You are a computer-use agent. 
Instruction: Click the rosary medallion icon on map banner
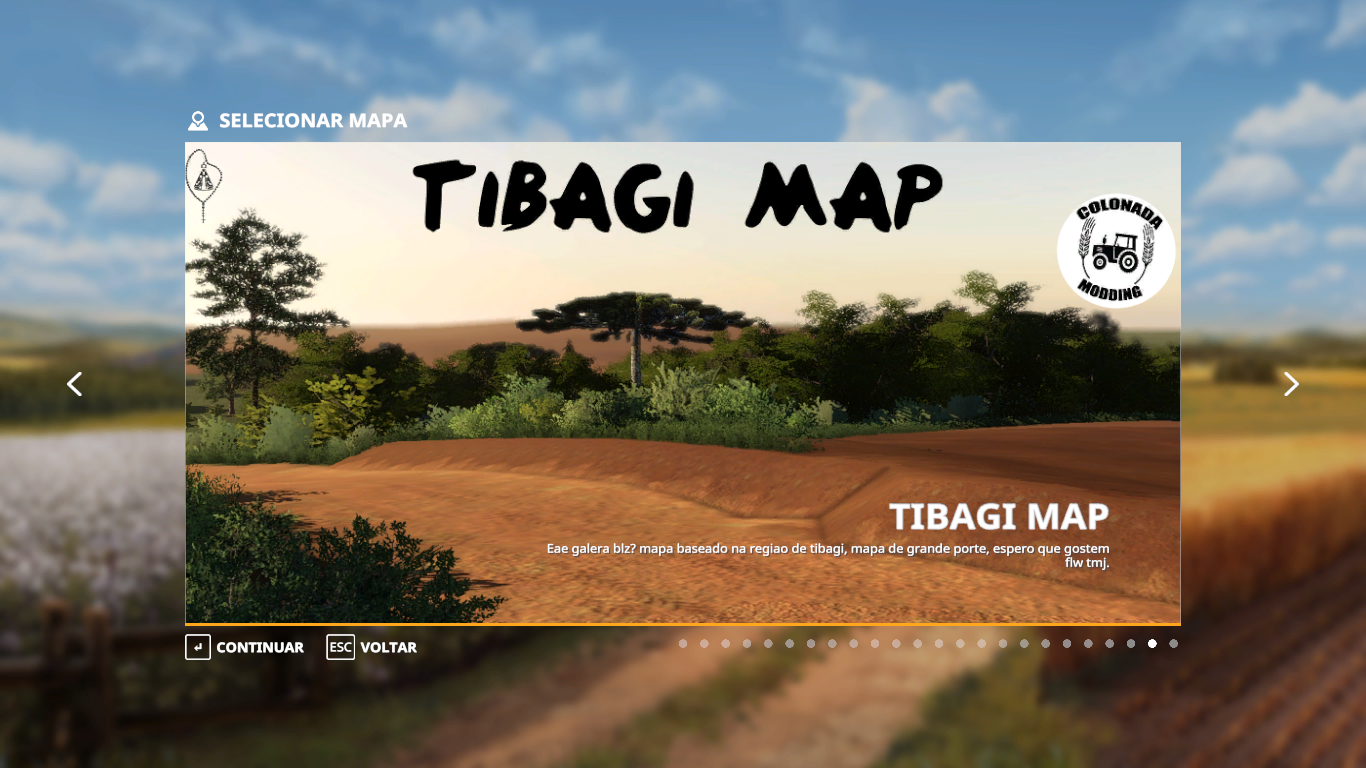(203, 180)
